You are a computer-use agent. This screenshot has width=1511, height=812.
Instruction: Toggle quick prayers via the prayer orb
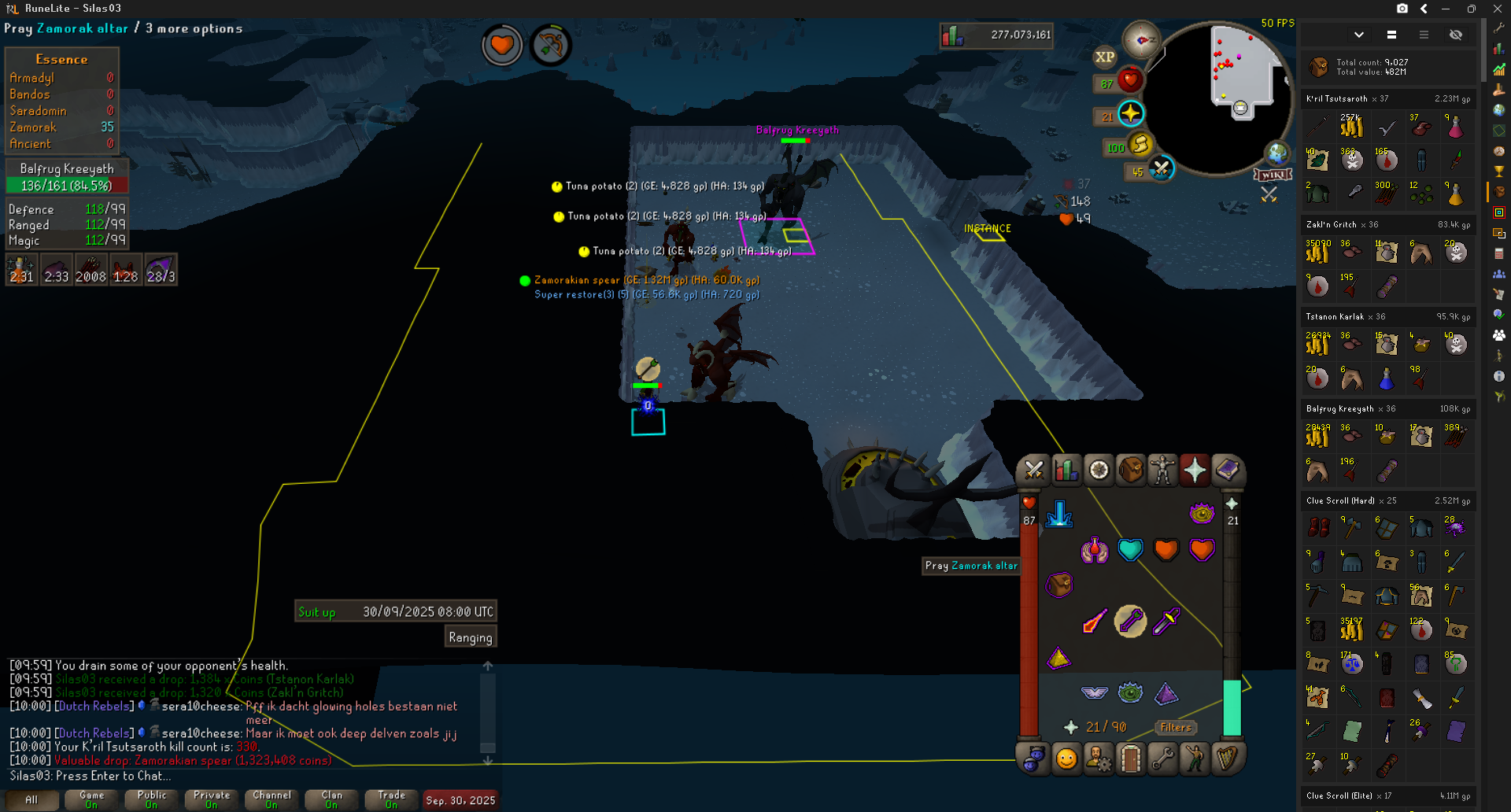[x=1130, y=114]
